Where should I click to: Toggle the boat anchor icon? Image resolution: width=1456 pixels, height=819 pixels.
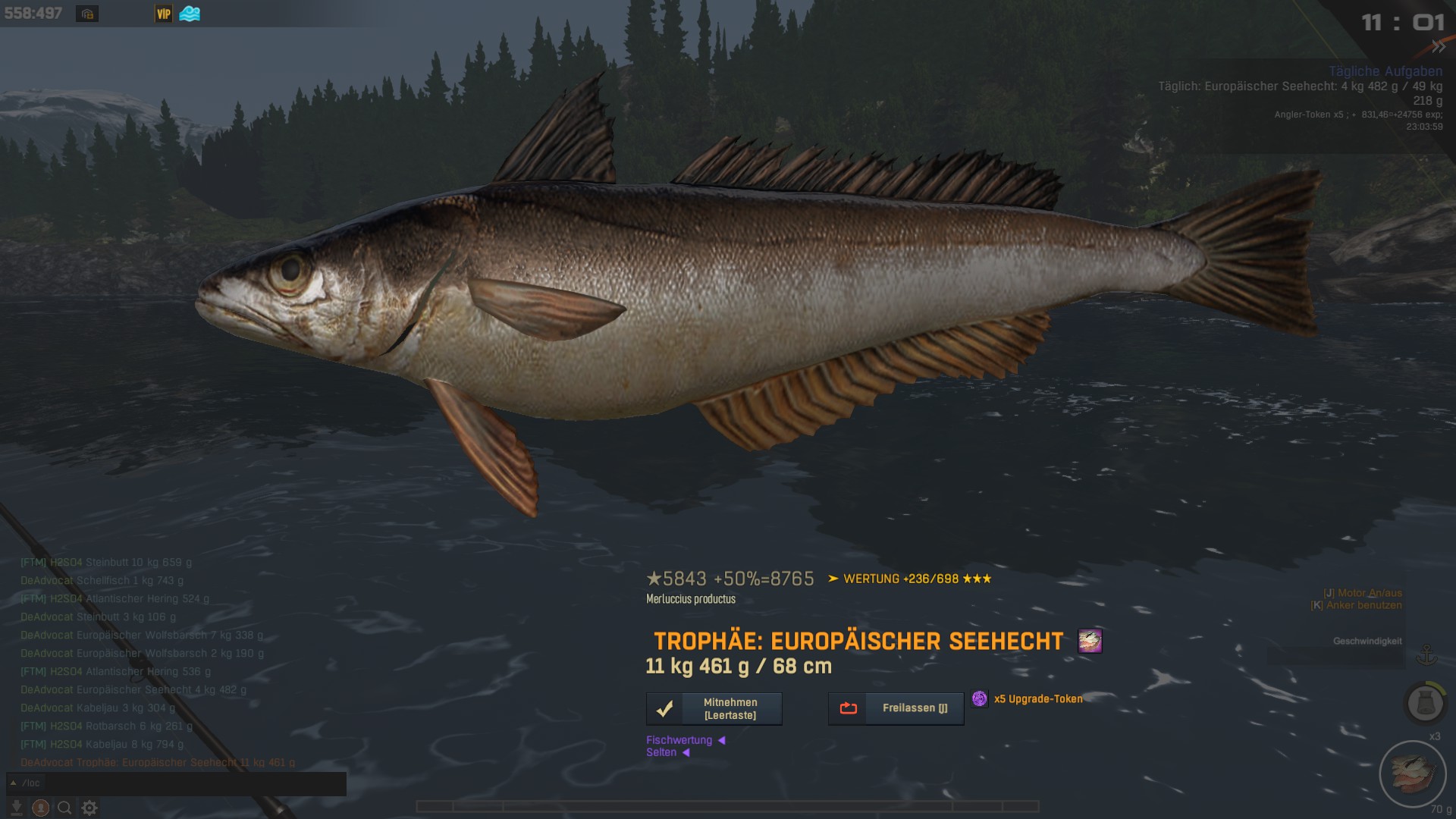pyautogui.click(x=1427, y=654)
